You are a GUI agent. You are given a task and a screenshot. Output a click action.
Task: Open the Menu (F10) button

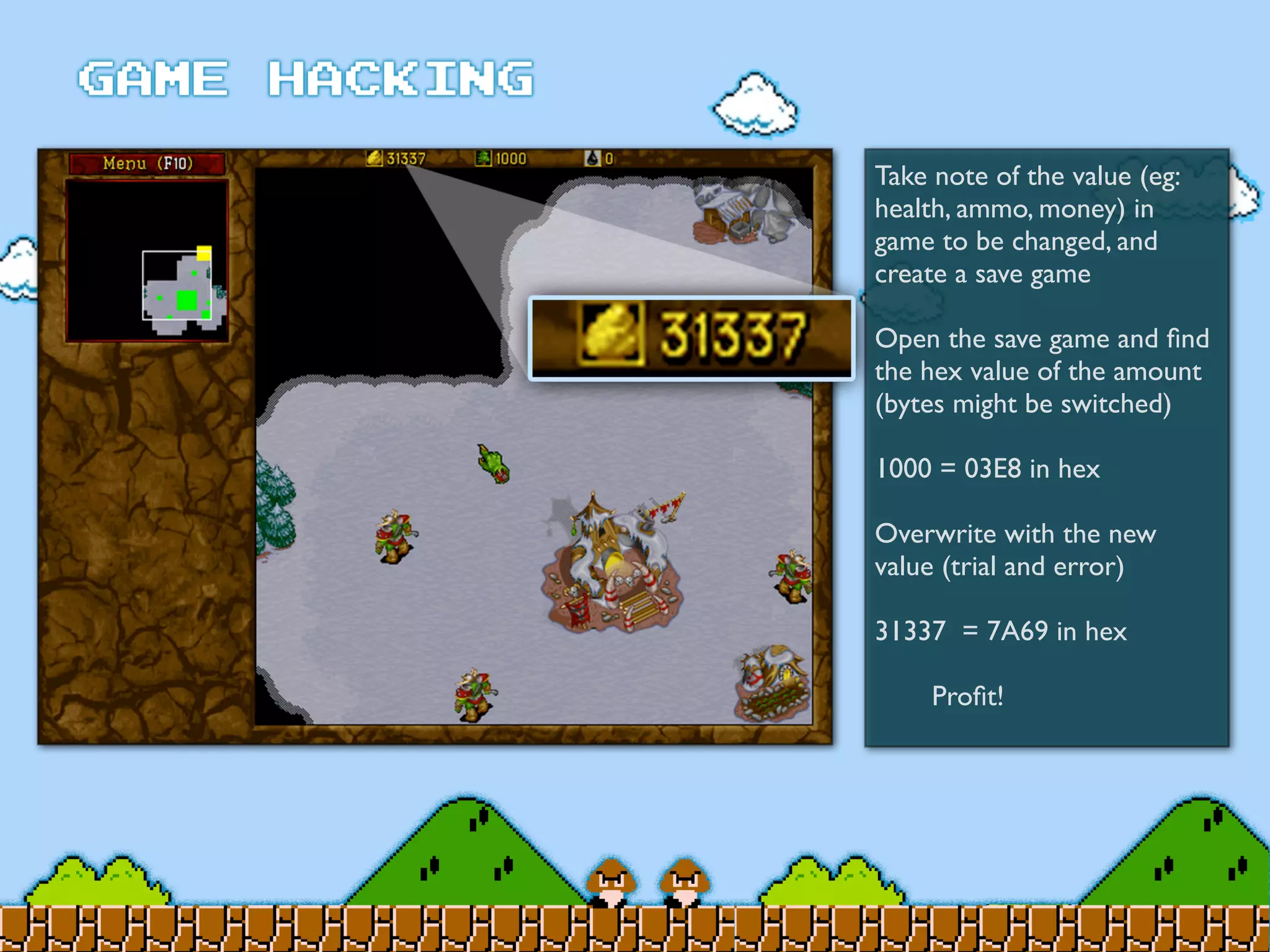pos(148,164)
